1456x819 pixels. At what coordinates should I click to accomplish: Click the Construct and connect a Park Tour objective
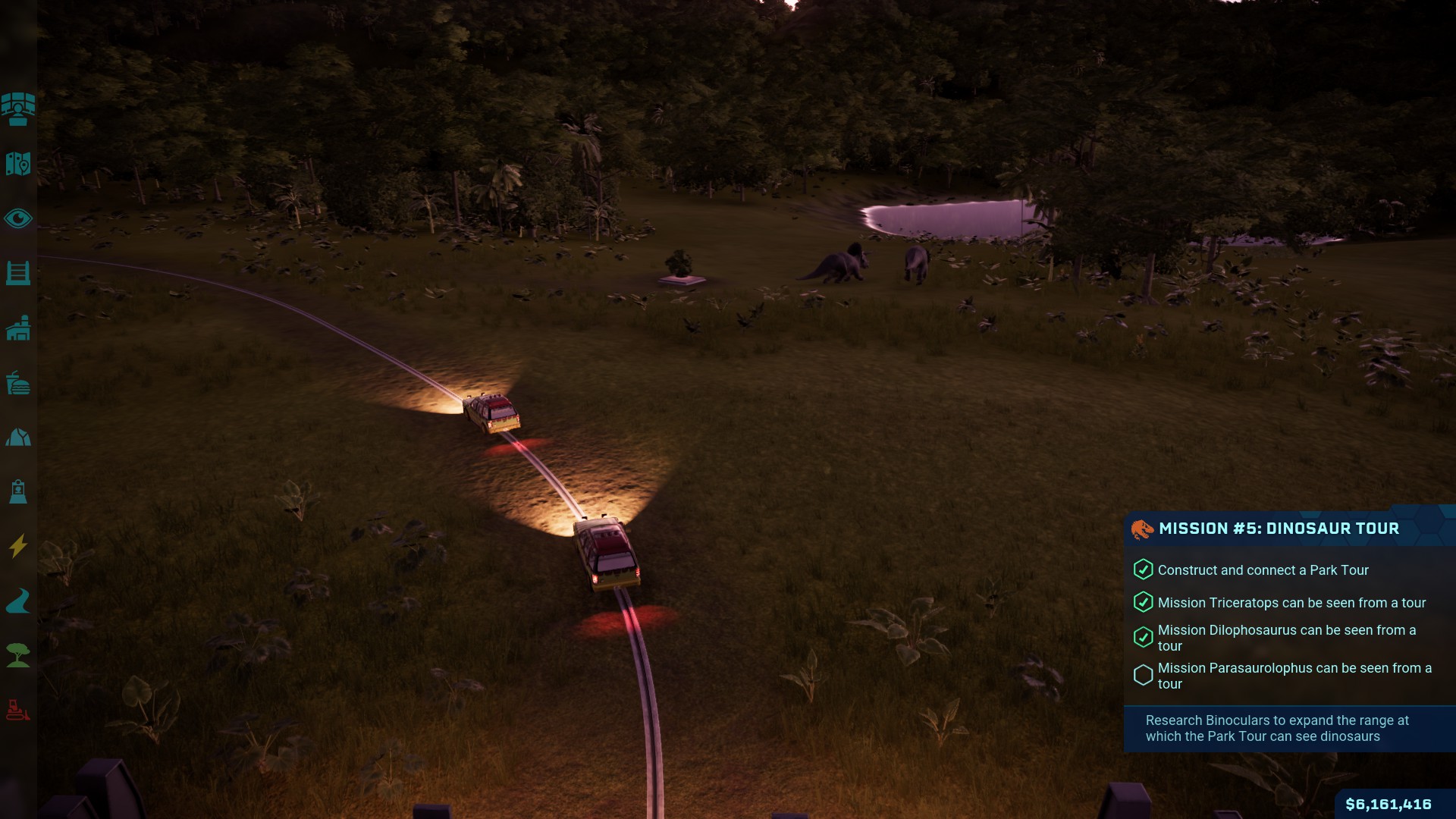1263,570
